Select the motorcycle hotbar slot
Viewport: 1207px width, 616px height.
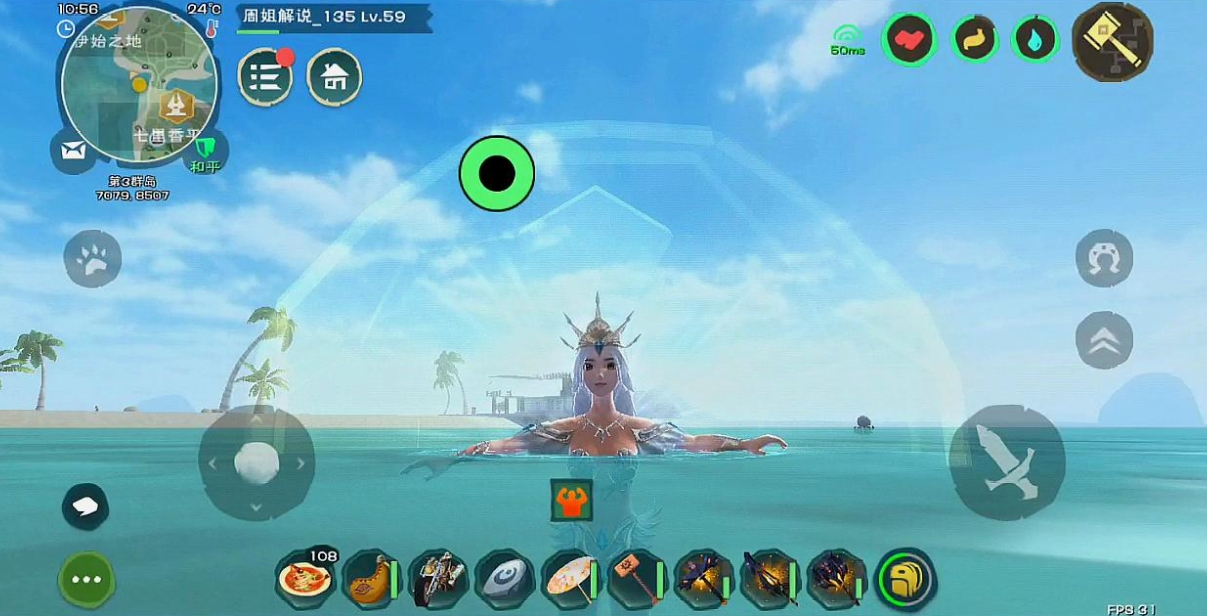pos(438,578)
